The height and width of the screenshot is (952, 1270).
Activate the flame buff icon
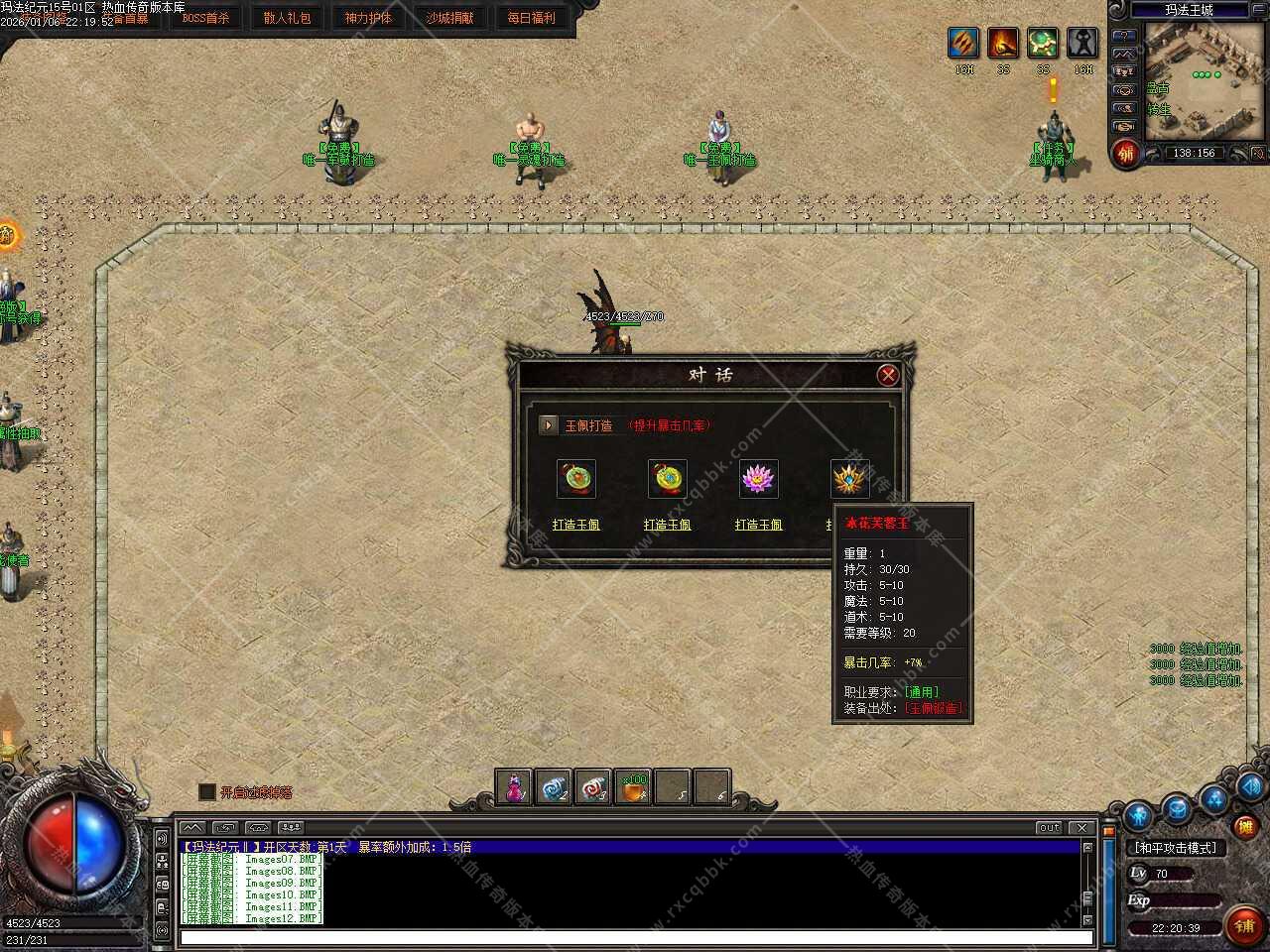(1003, 43)
